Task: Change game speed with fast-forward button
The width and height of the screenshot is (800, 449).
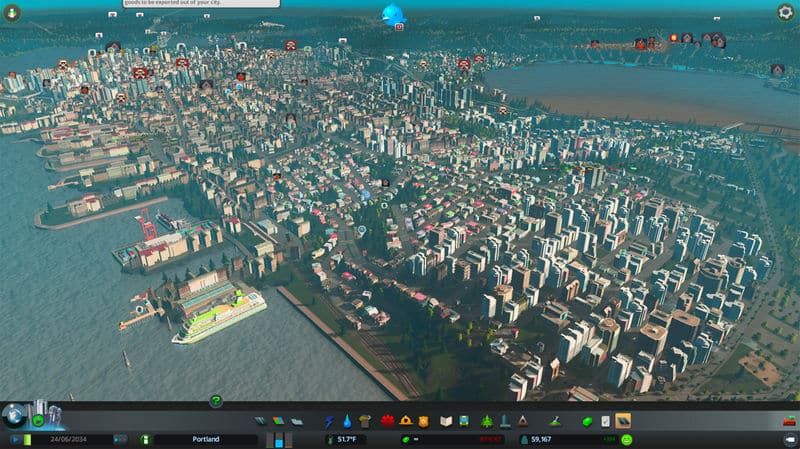Action: tap(120, 439)
